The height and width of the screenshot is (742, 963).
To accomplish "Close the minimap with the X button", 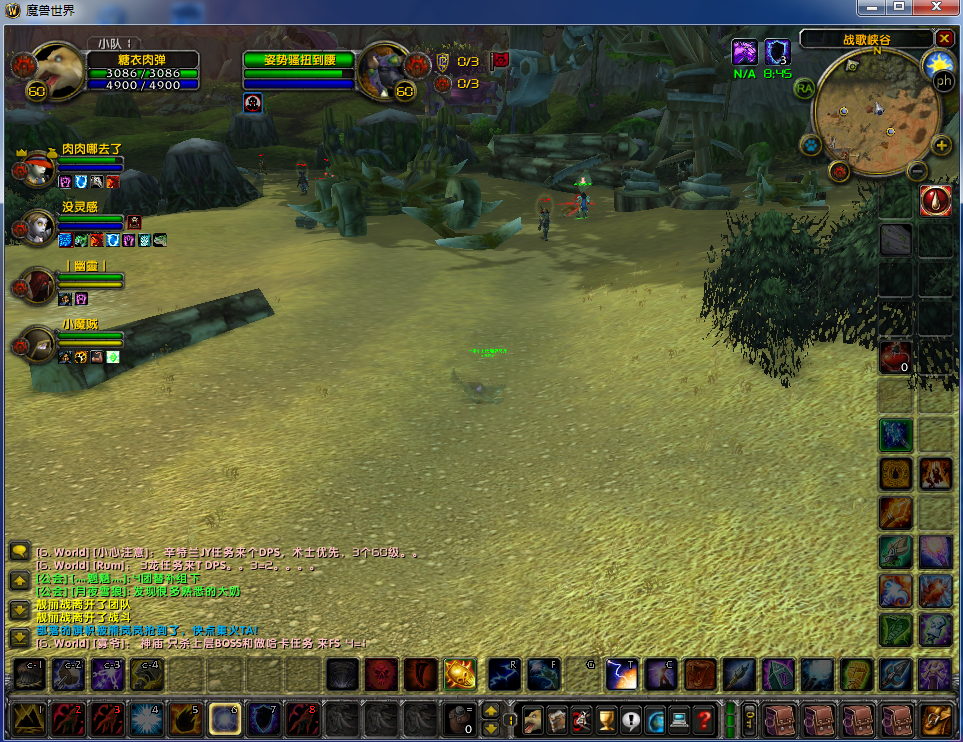I will coord(944,38).
